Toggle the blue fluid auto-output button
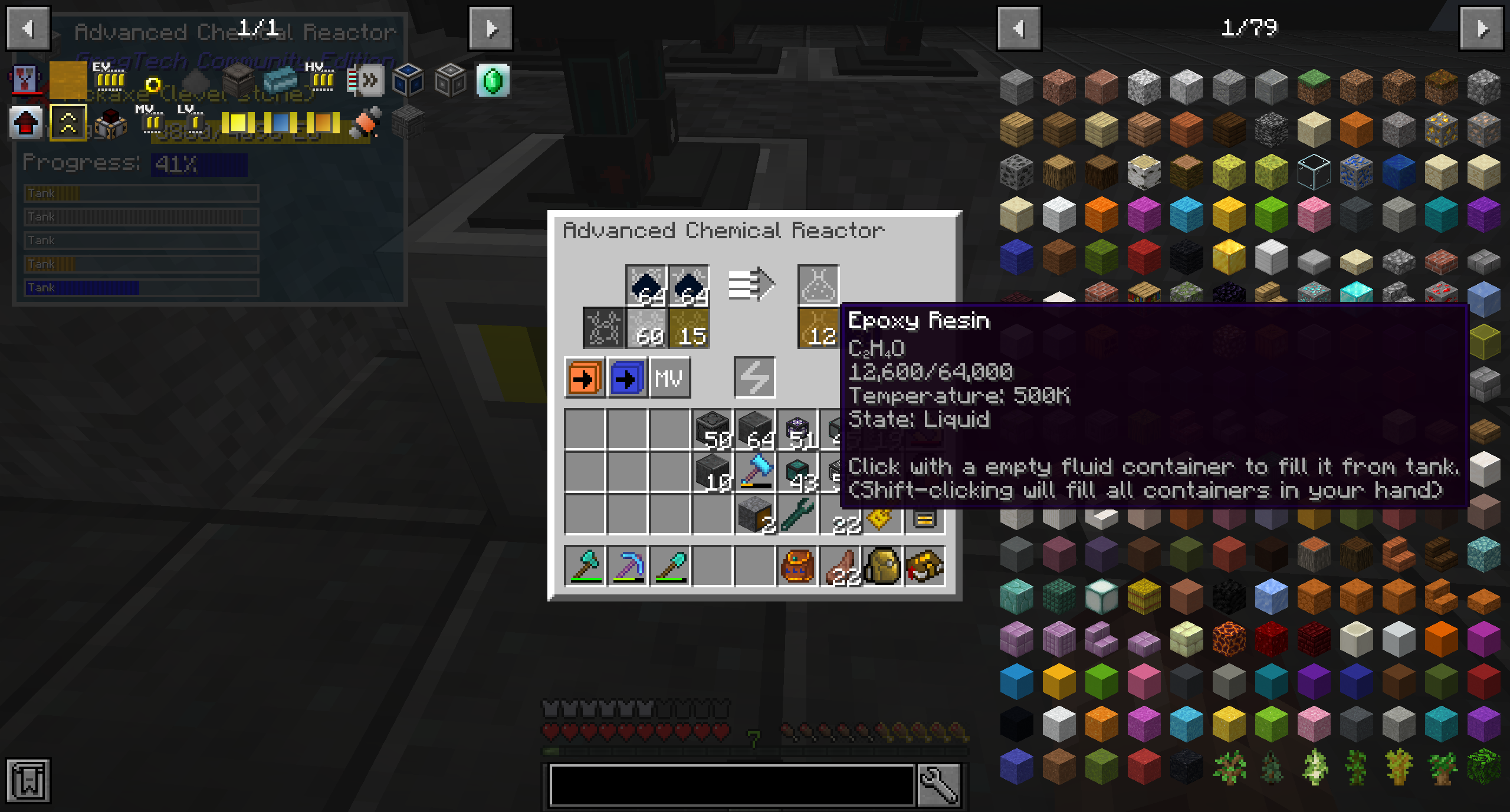The width and height of the screenshot is (1510, 812). (626, 377)
